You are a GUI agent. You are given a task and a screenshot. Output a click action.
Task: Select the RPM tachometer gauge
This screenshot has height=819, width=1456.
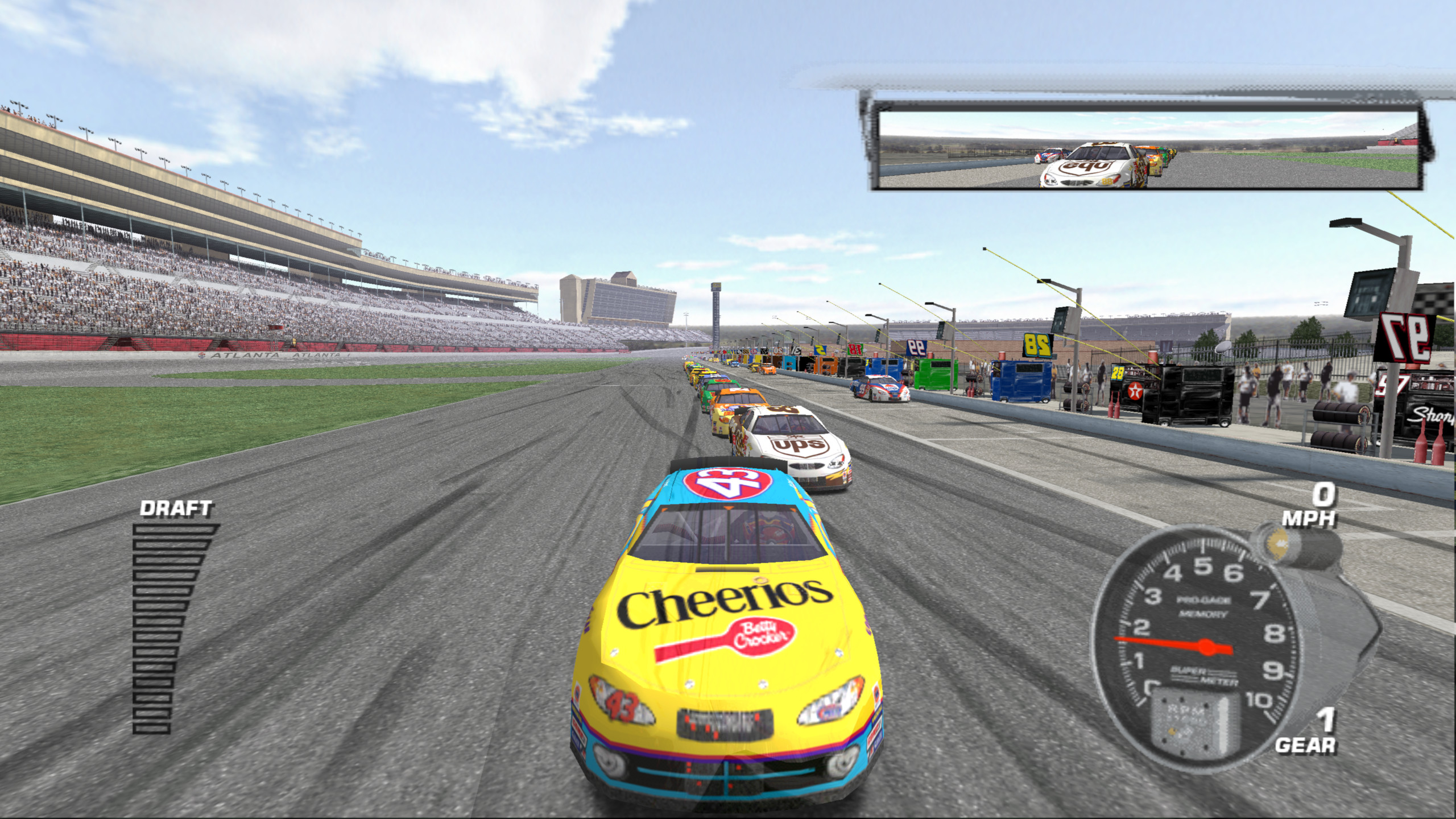coord(1196,646)
